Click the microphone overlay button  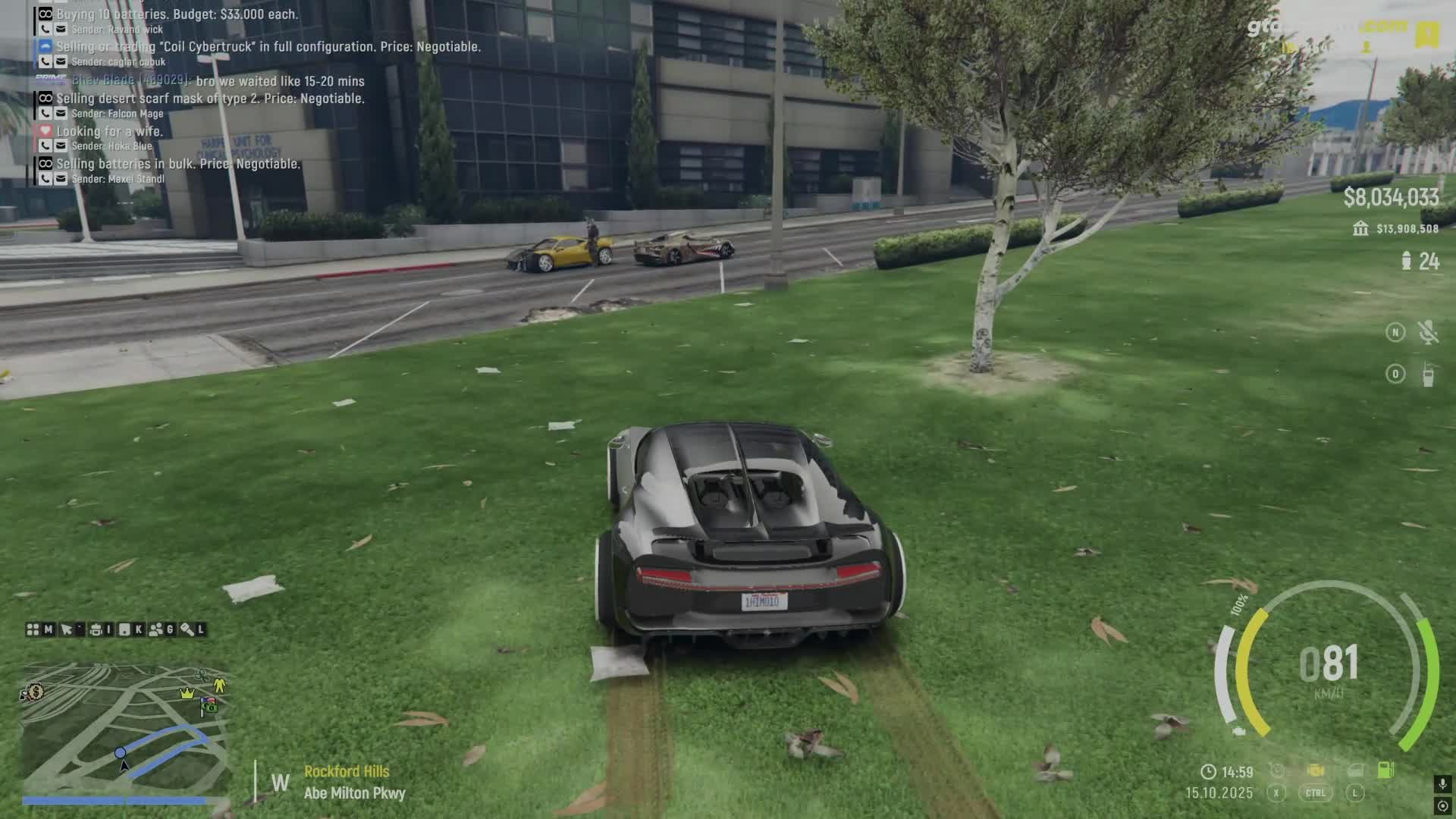click(x=1442, y=784)
